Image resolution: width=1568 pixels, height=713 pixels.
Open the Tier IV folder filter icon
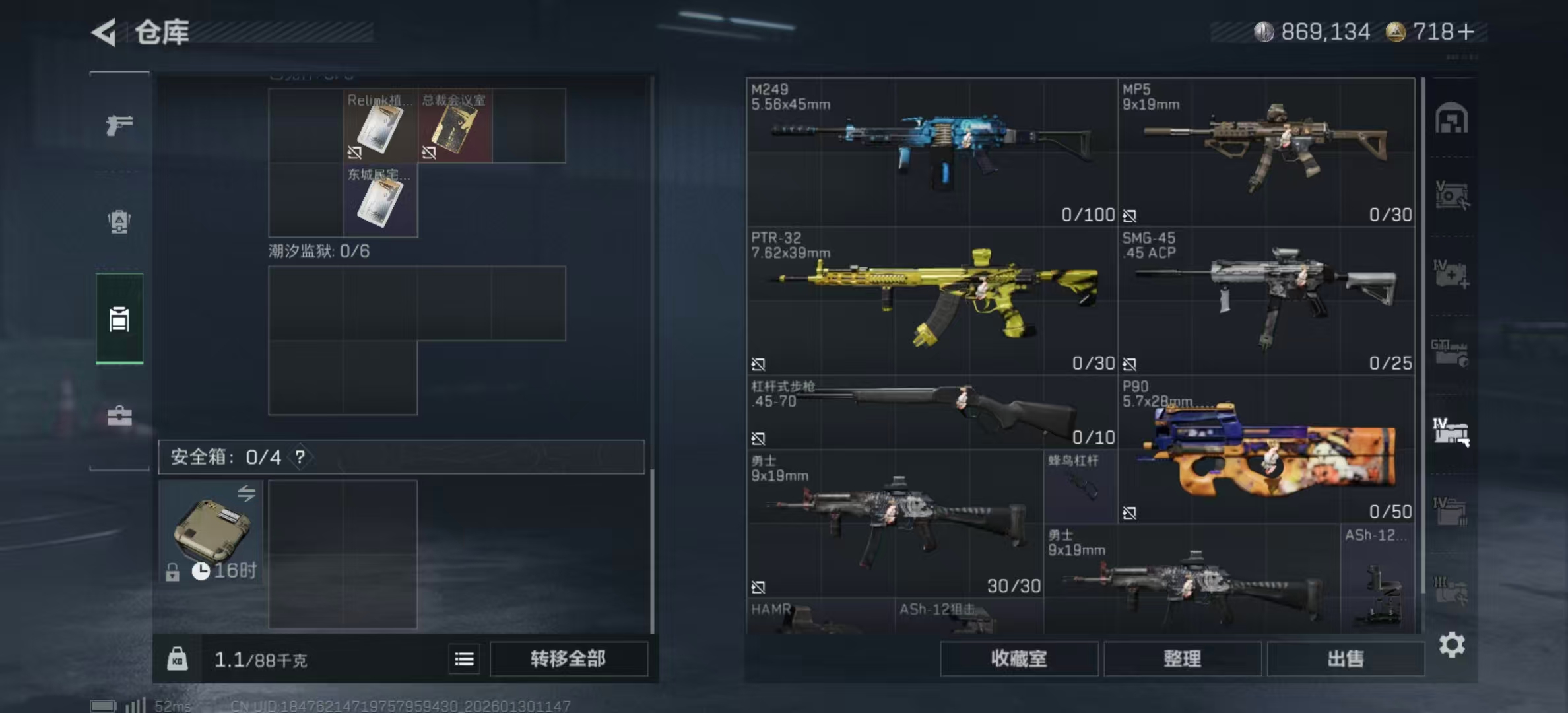click(x=1451, y=512)
